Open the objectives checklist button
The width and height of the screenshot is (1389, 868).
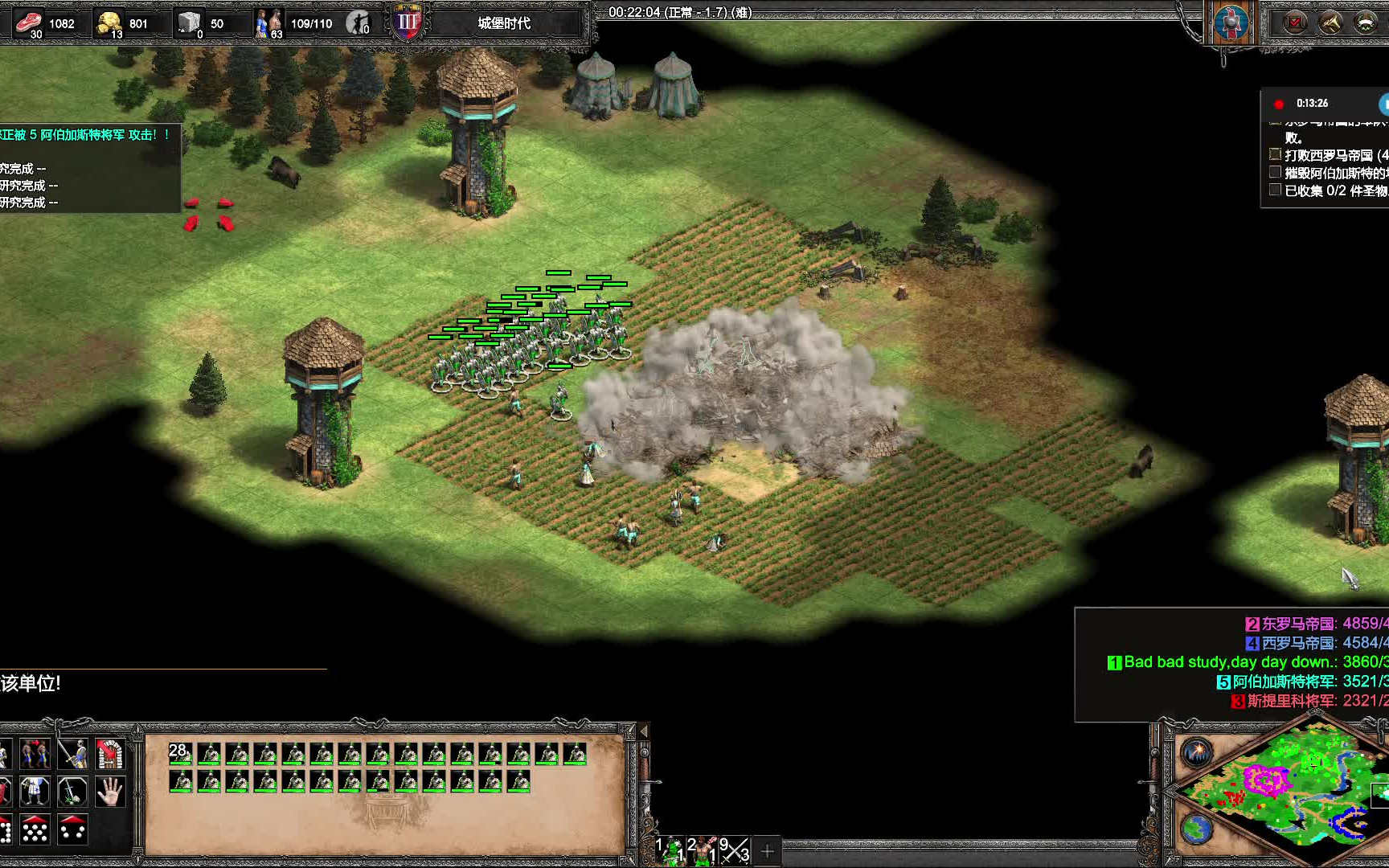[x=1295, y=23]
